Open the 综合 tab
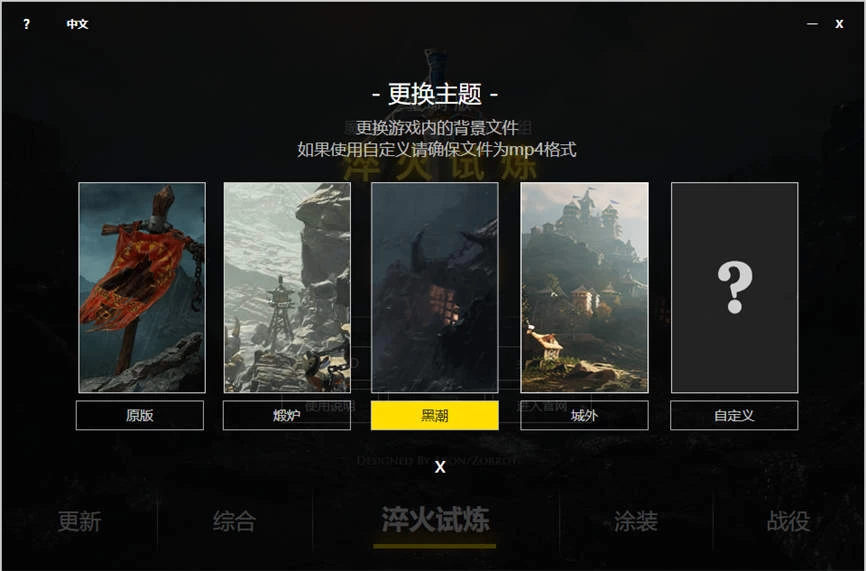 234,521
